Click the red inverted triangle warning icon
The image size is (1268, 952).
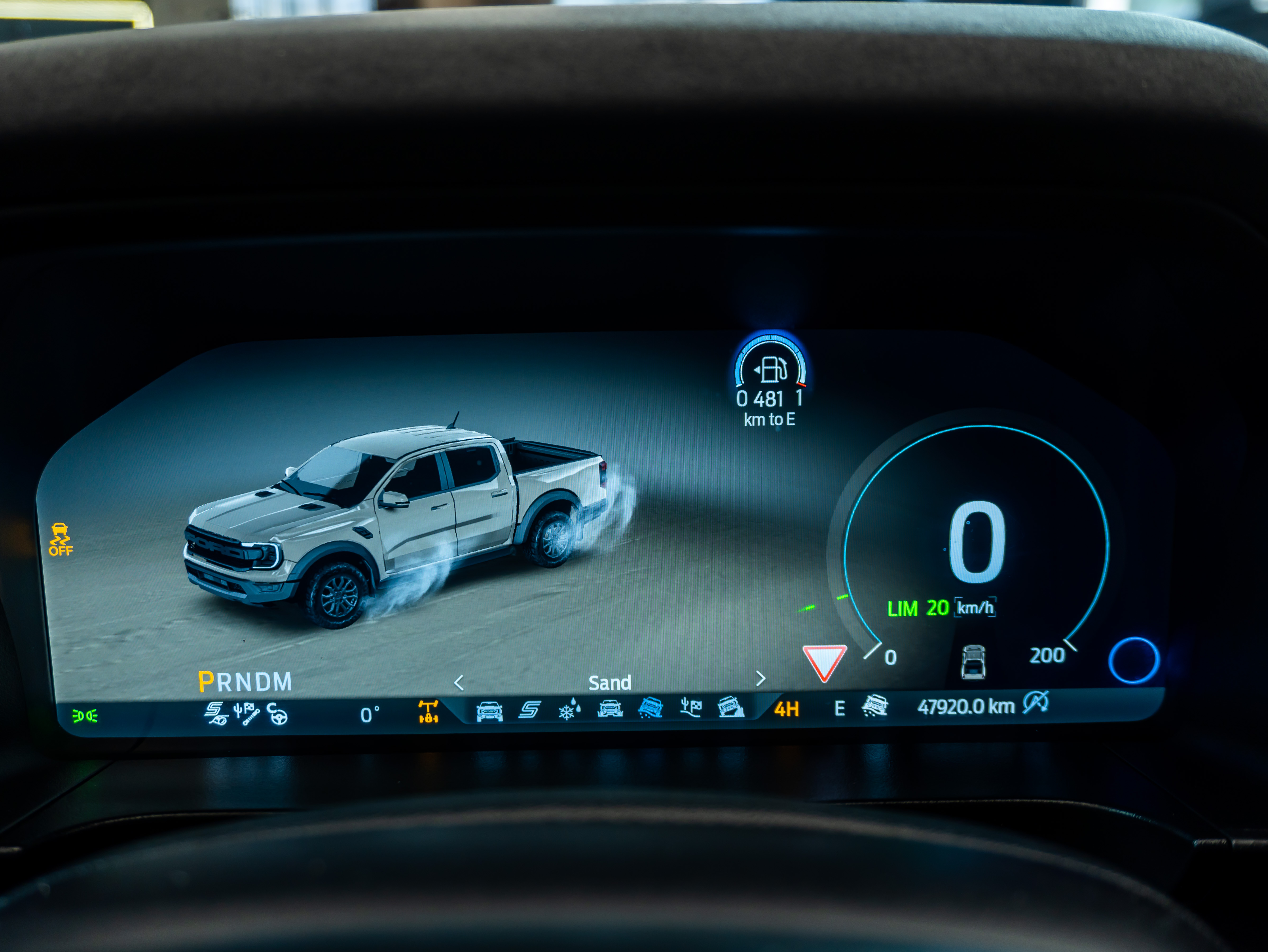pyautogui.click(x=824, y=662)
